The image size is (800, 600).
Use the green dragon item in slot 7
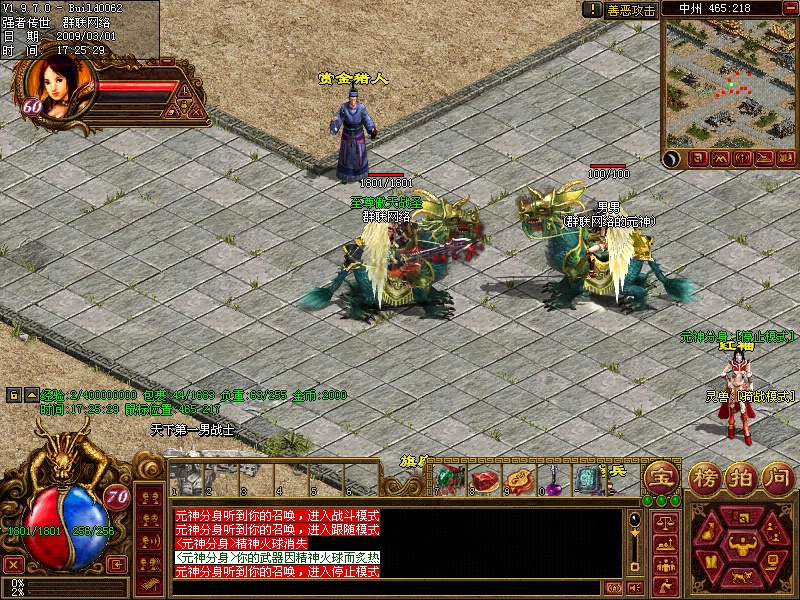pos(449,480)
